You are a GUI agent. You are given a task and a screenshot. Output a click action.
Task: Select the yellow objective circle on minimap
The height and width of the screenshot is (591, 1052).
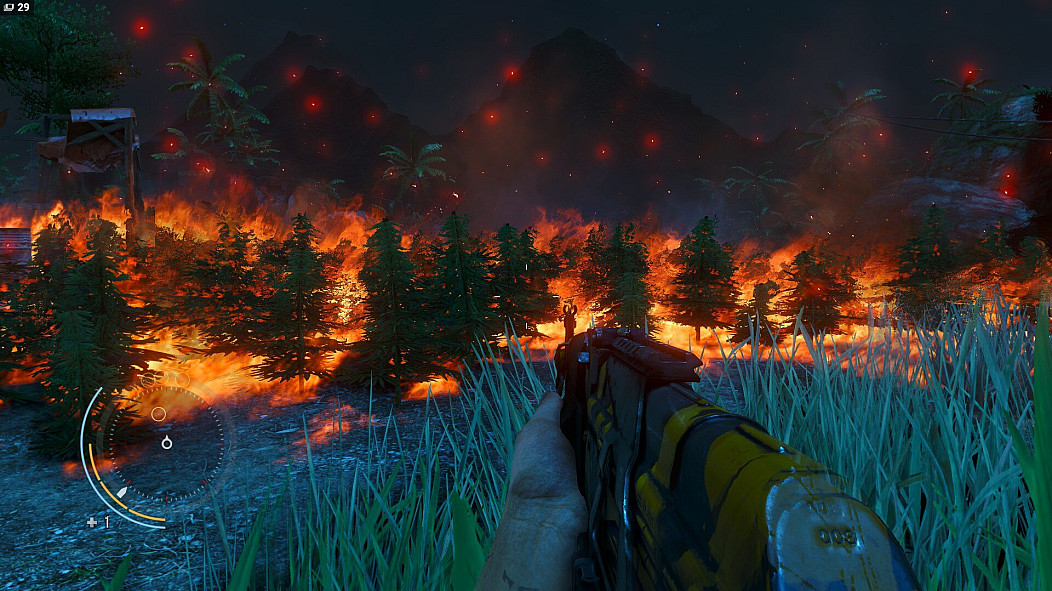pos(158,413)
